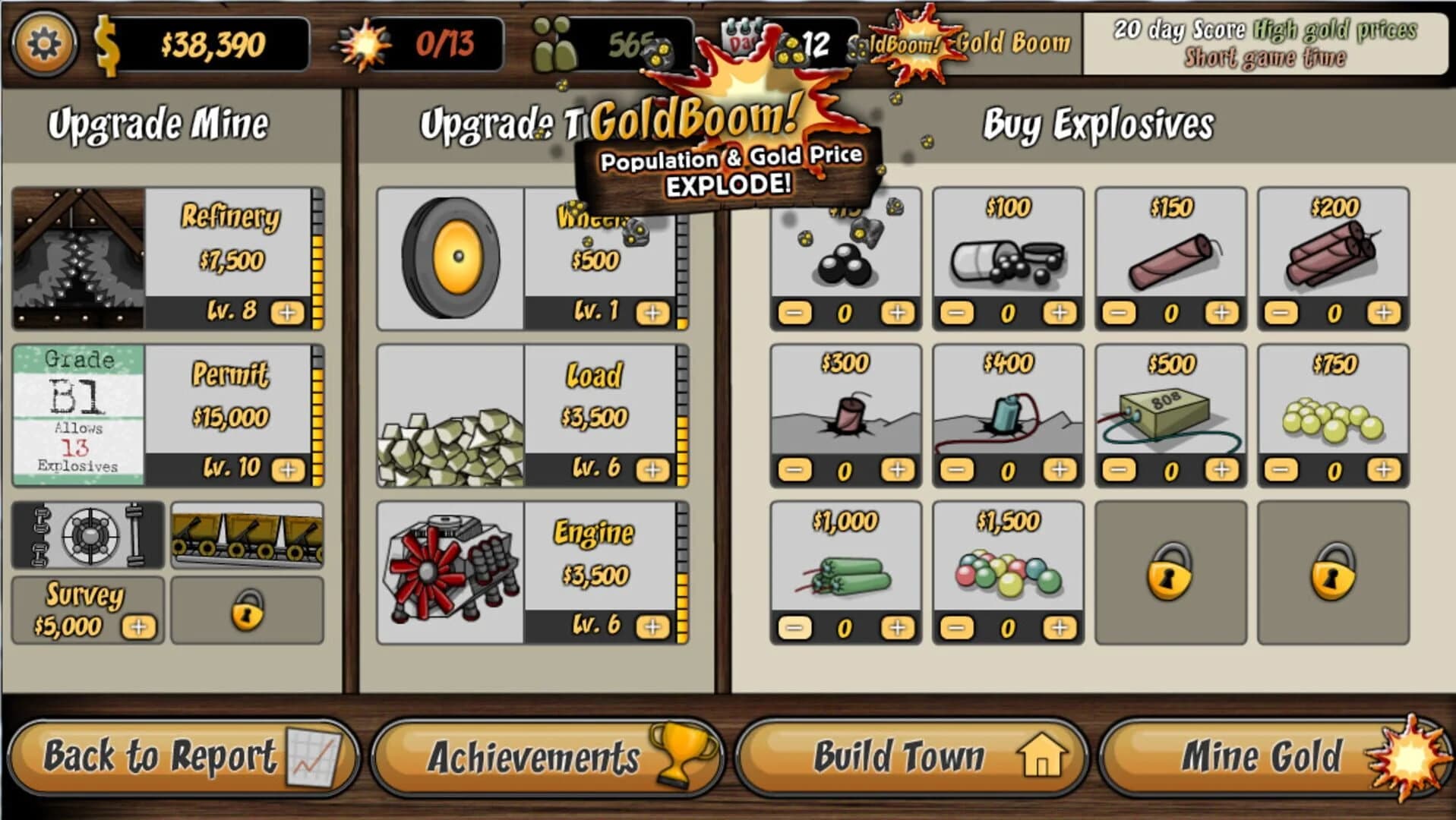Image resolution: width=1456 pixels, height=820 pixels.
Task: Open the settings gear icon
Action: [46, 42]
